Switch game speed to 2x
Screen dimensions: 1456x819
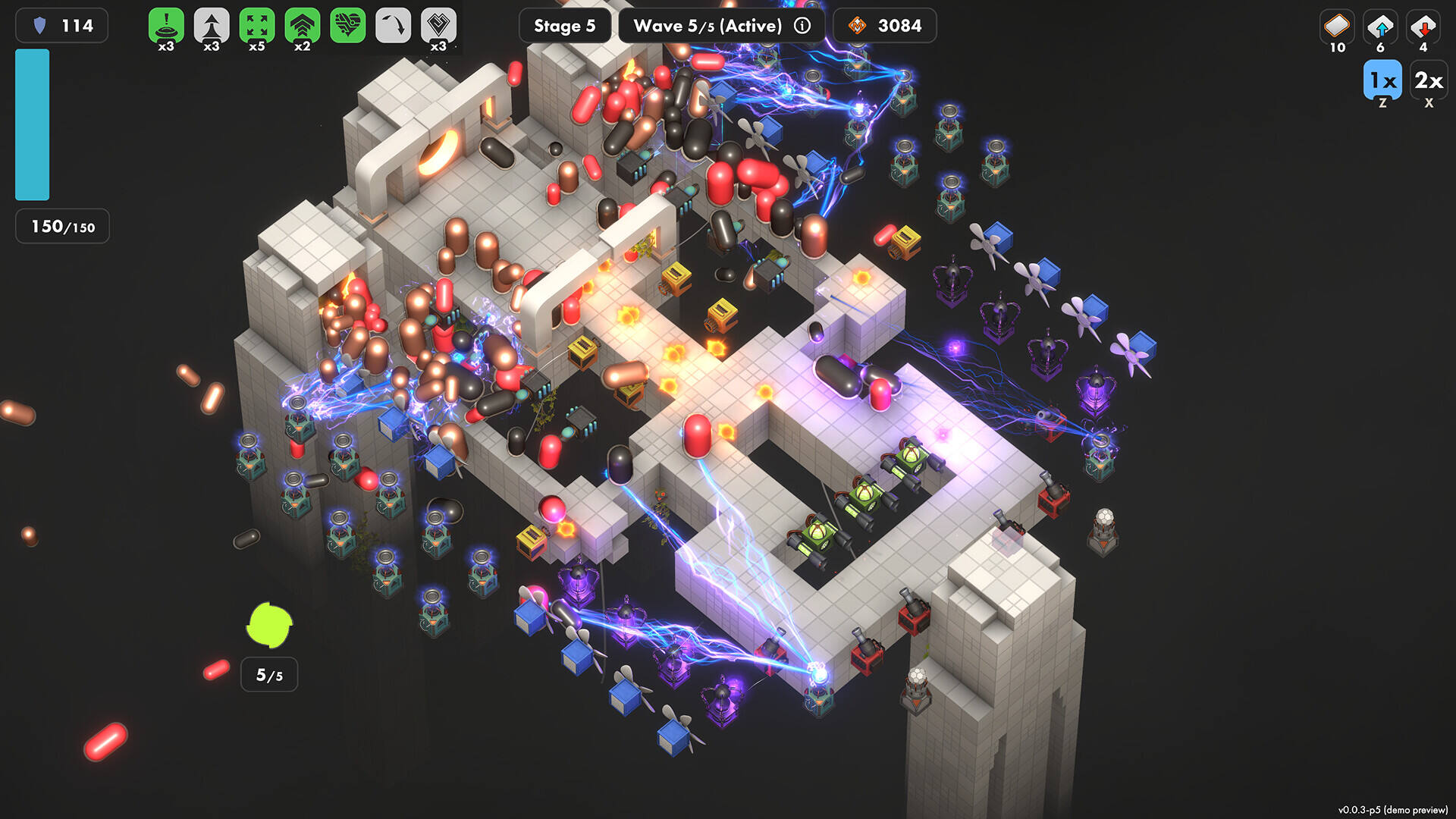point(1429,80)
